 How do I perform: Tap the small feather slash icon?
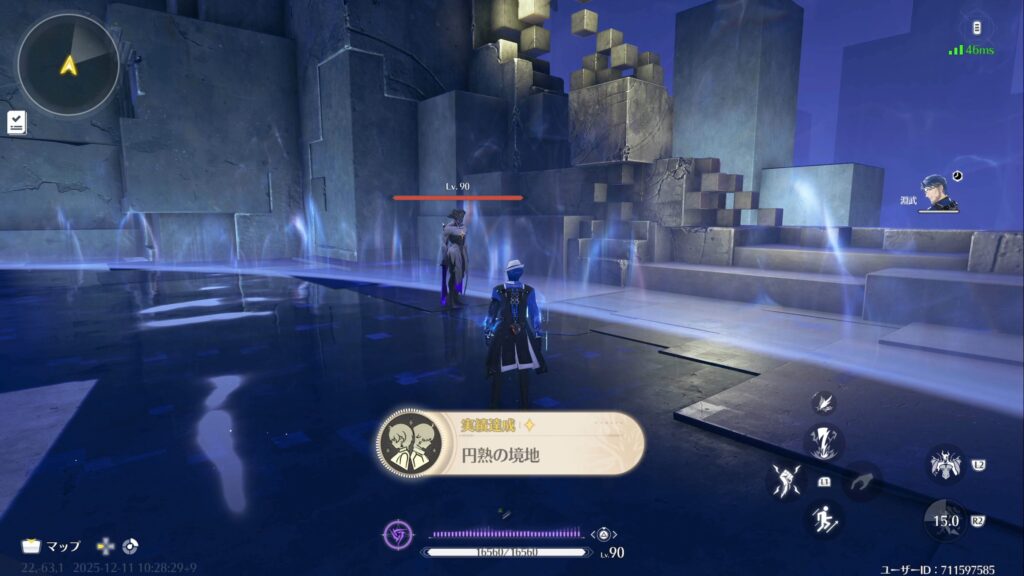tap(826, 402)
